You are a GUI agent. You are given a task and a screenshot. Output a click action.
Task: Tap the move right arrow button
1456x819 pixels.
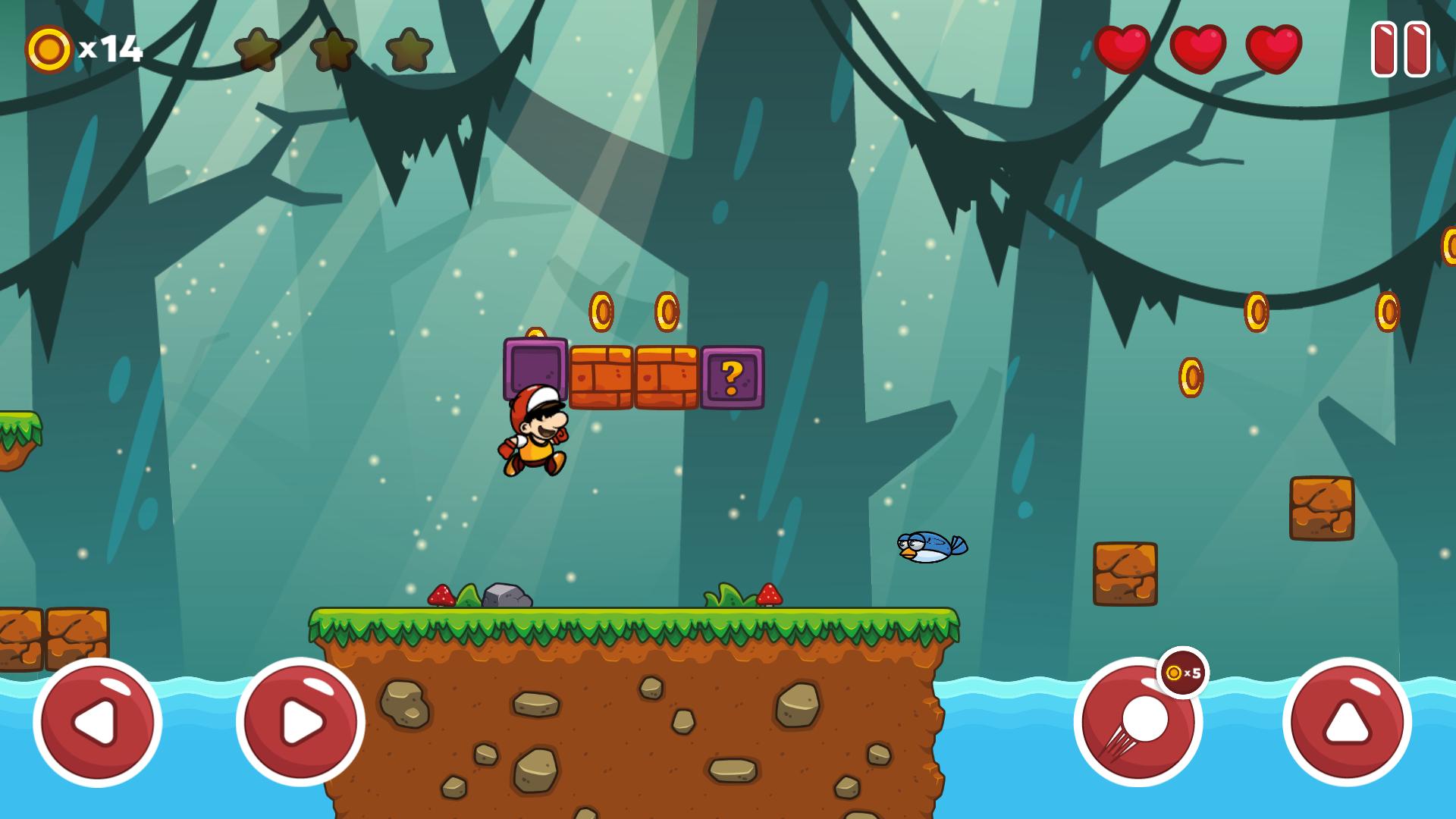[300, 722]
